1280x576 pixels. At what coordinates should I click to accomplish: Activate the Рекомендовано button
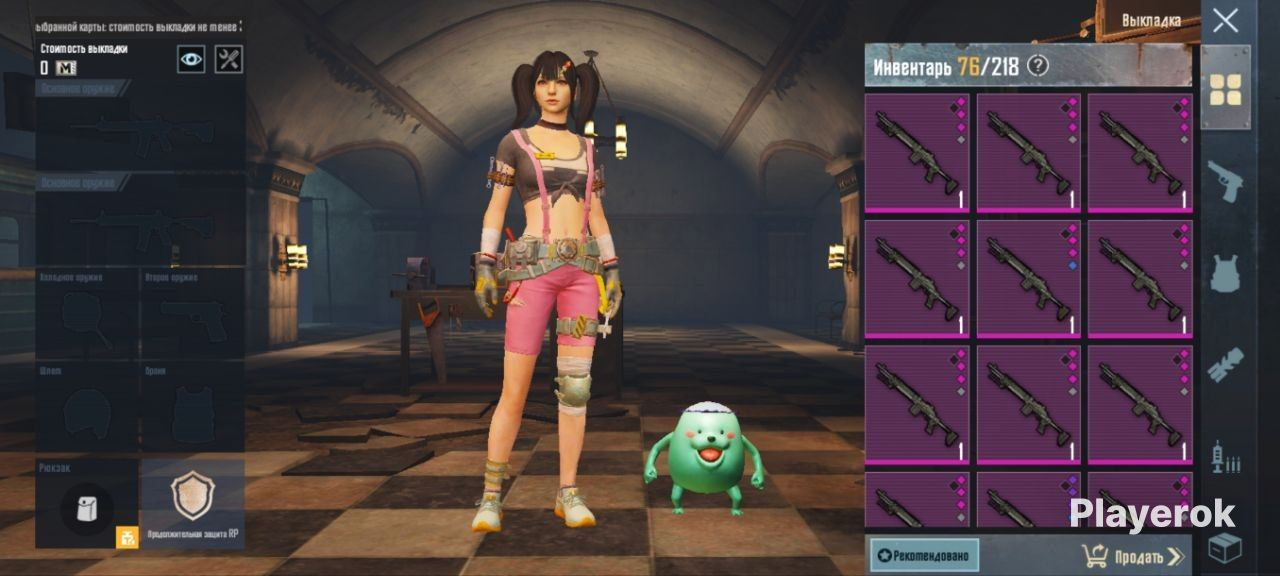[924, 555]
